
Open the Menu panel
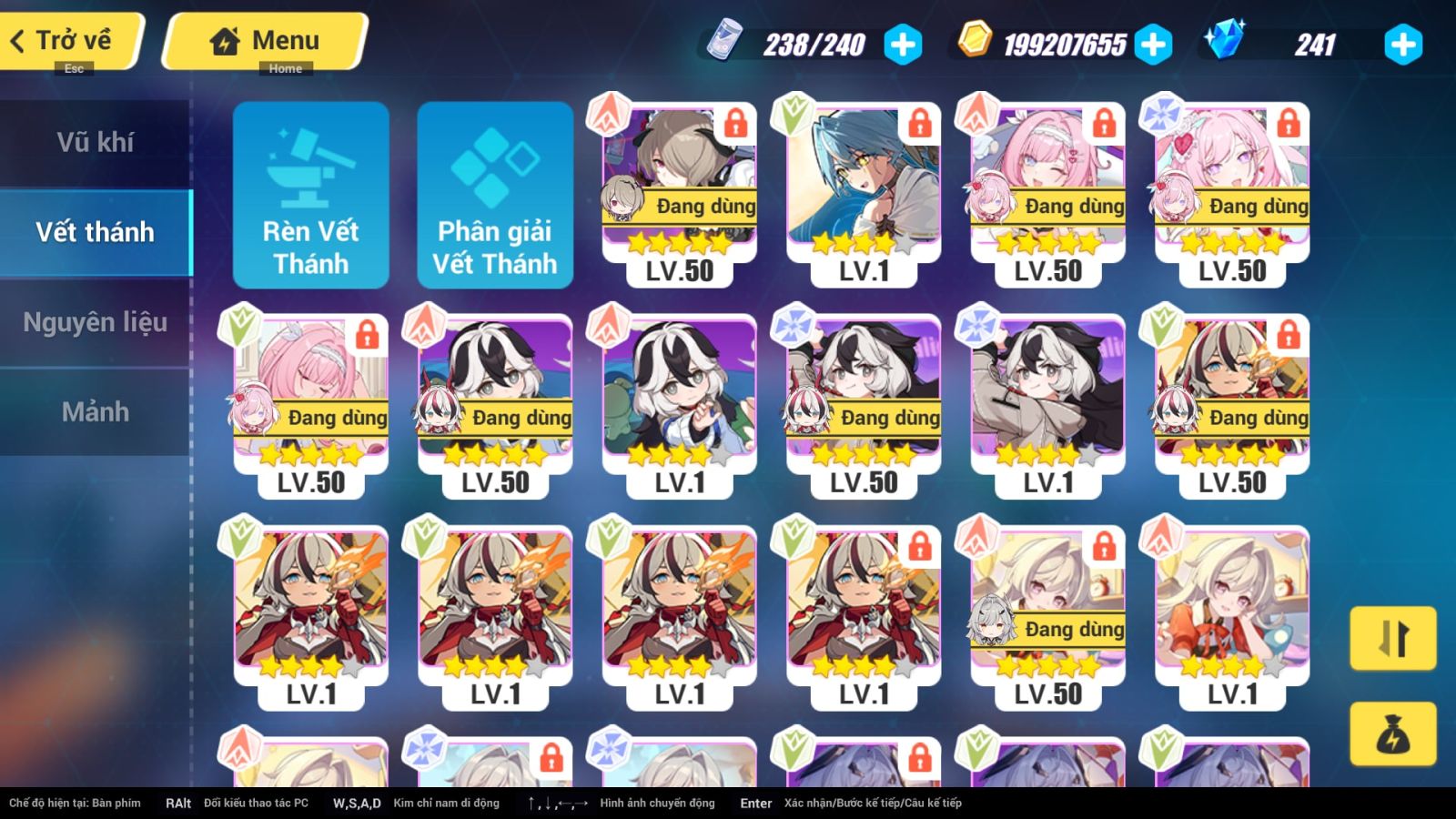(x=264, y=40)
